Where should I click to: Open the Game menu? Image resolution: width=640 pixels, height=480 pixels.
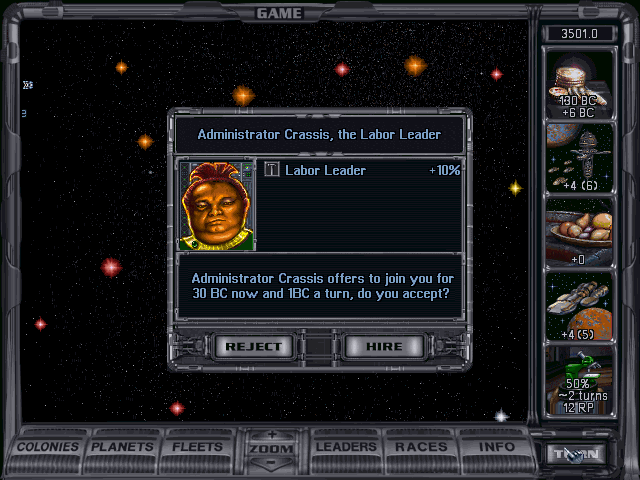[x=279, y=13]
